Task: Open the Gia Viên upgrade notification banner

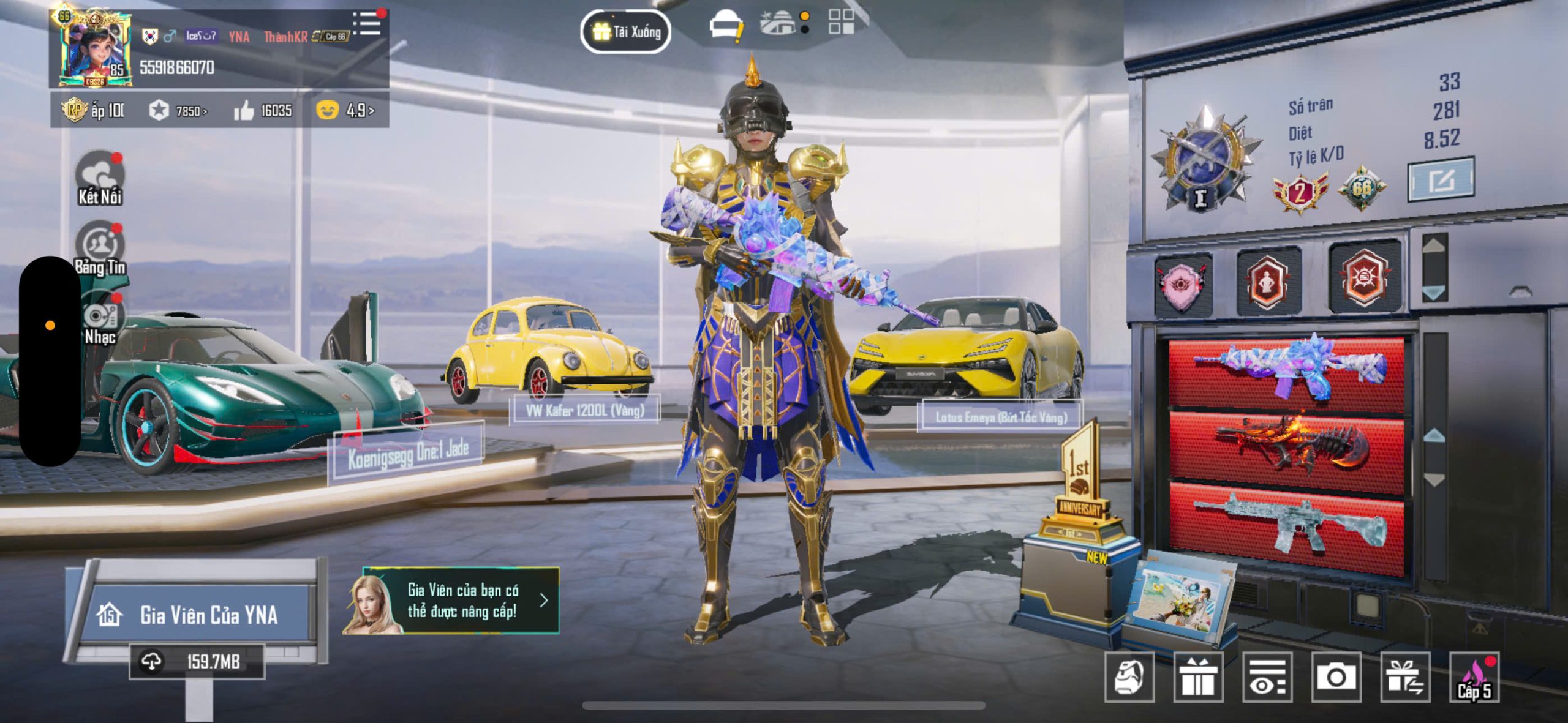Action: (x=452, y=601)
